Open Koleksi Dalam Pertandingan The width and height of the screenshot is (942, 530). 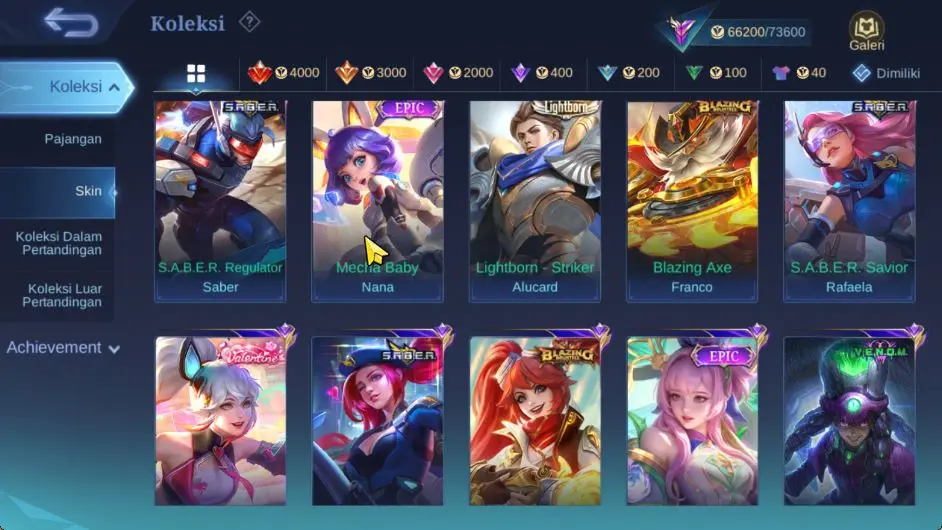[59, 243]
